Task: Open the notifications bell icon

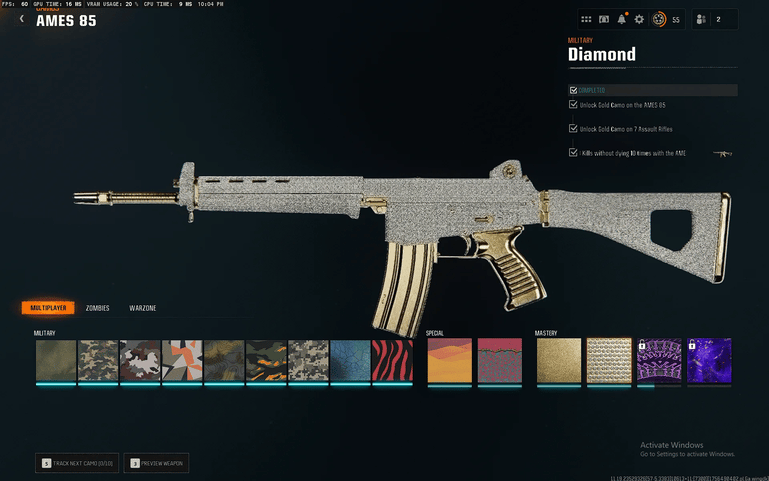Action: tap(622, 19)
